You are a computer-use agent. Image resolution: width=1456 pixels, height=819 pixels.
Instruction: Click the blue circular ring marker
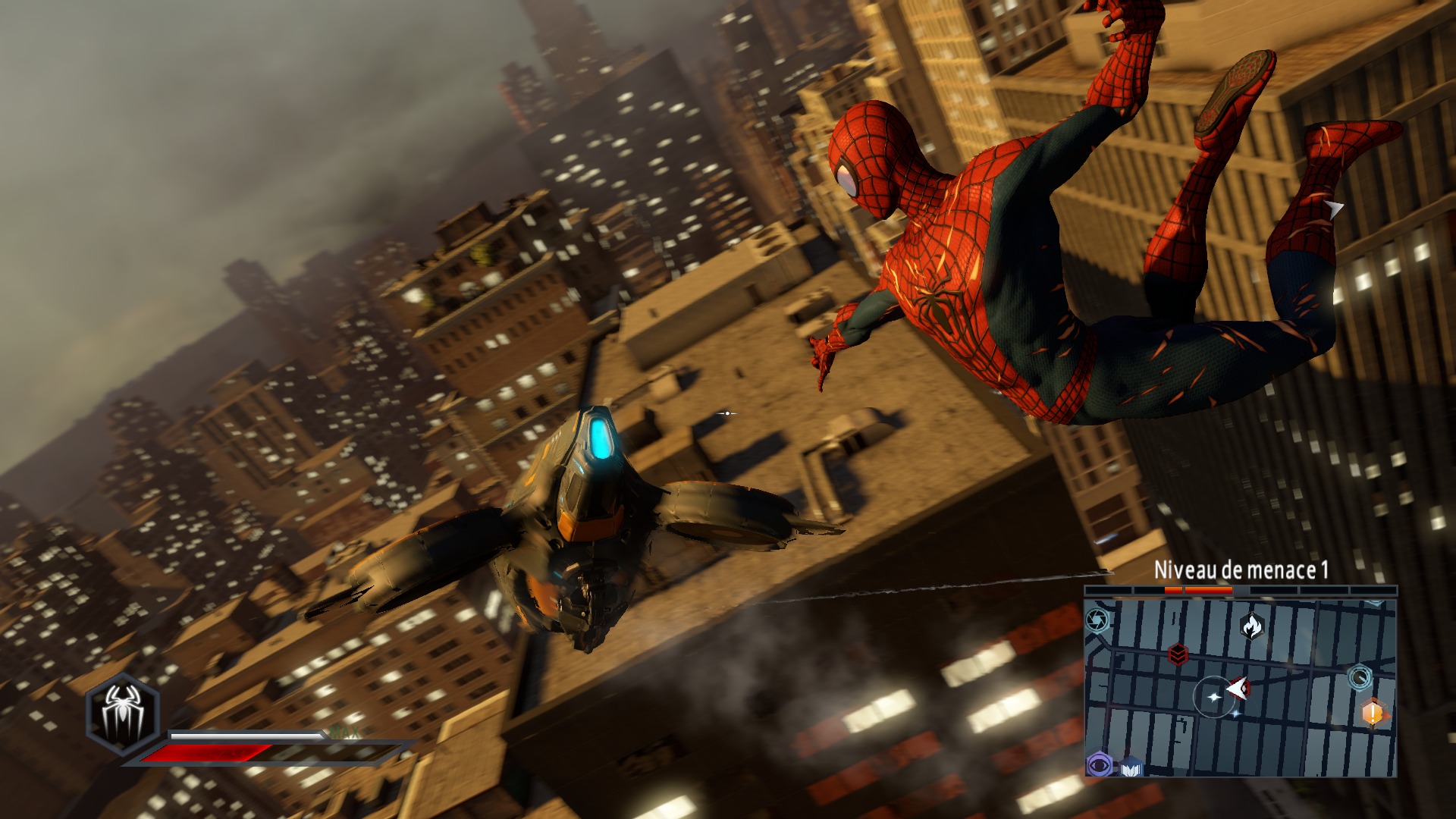(1360, 676)
